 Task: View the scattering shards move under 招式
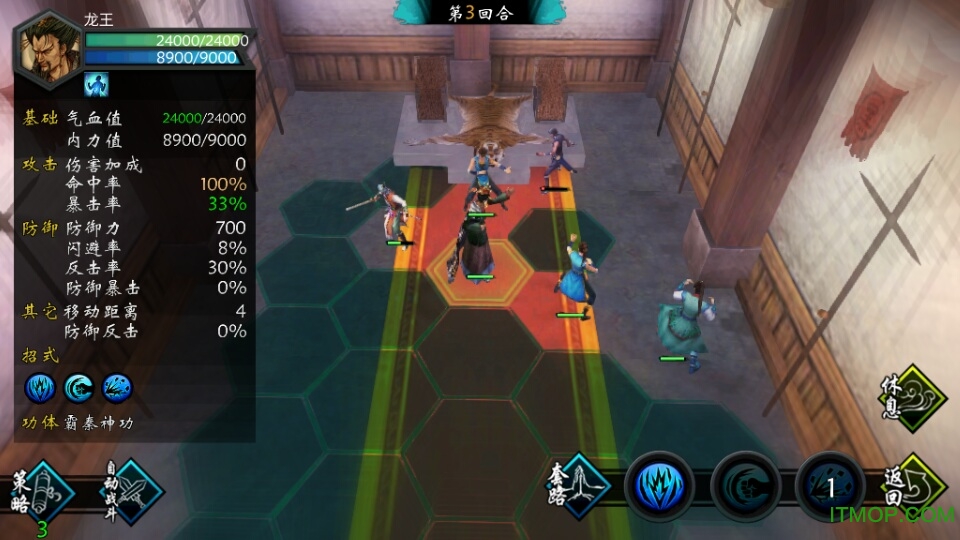(117, 387)
